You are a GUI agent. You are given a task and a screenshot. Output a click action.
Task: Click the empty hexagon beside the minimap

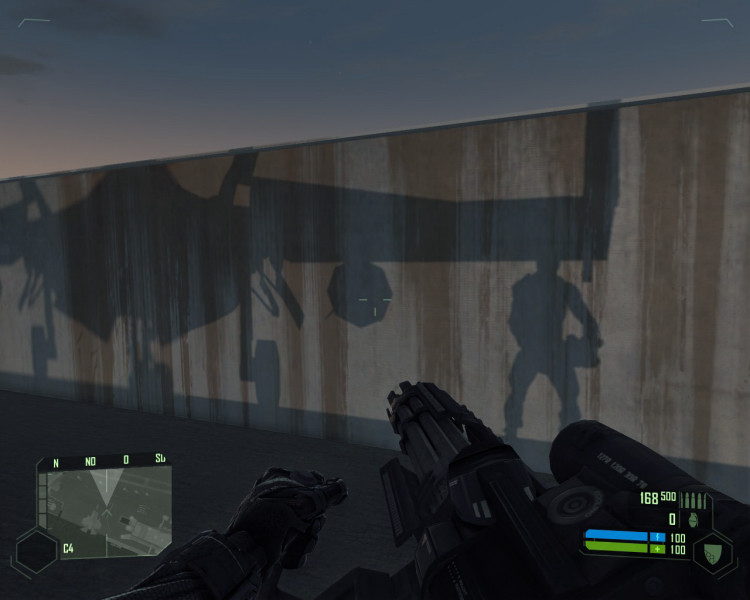(37, 551)
